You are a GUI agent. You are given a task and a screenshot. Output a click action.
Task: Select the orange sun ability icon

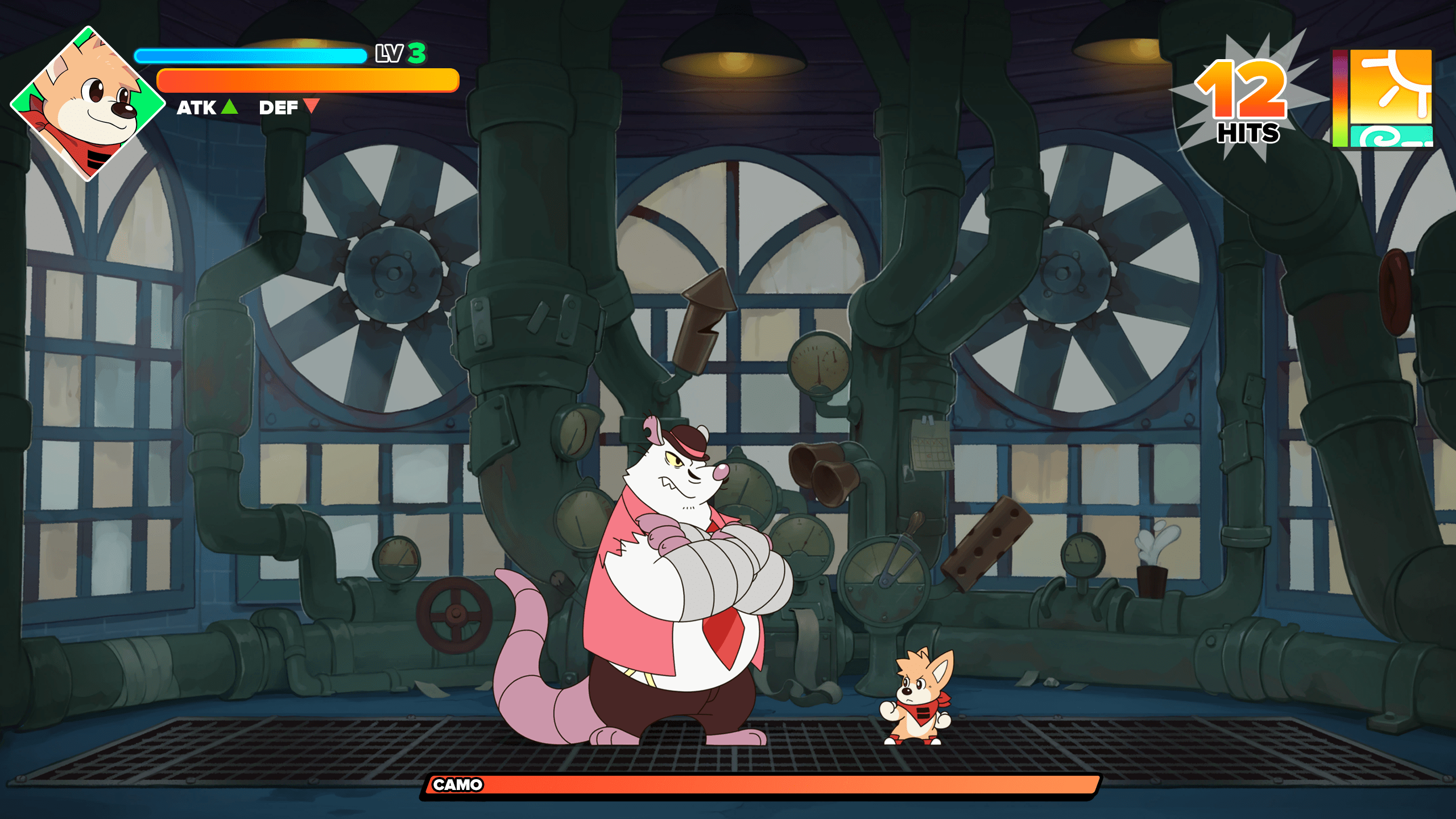pyautogui.click(x=1390, y=86)
